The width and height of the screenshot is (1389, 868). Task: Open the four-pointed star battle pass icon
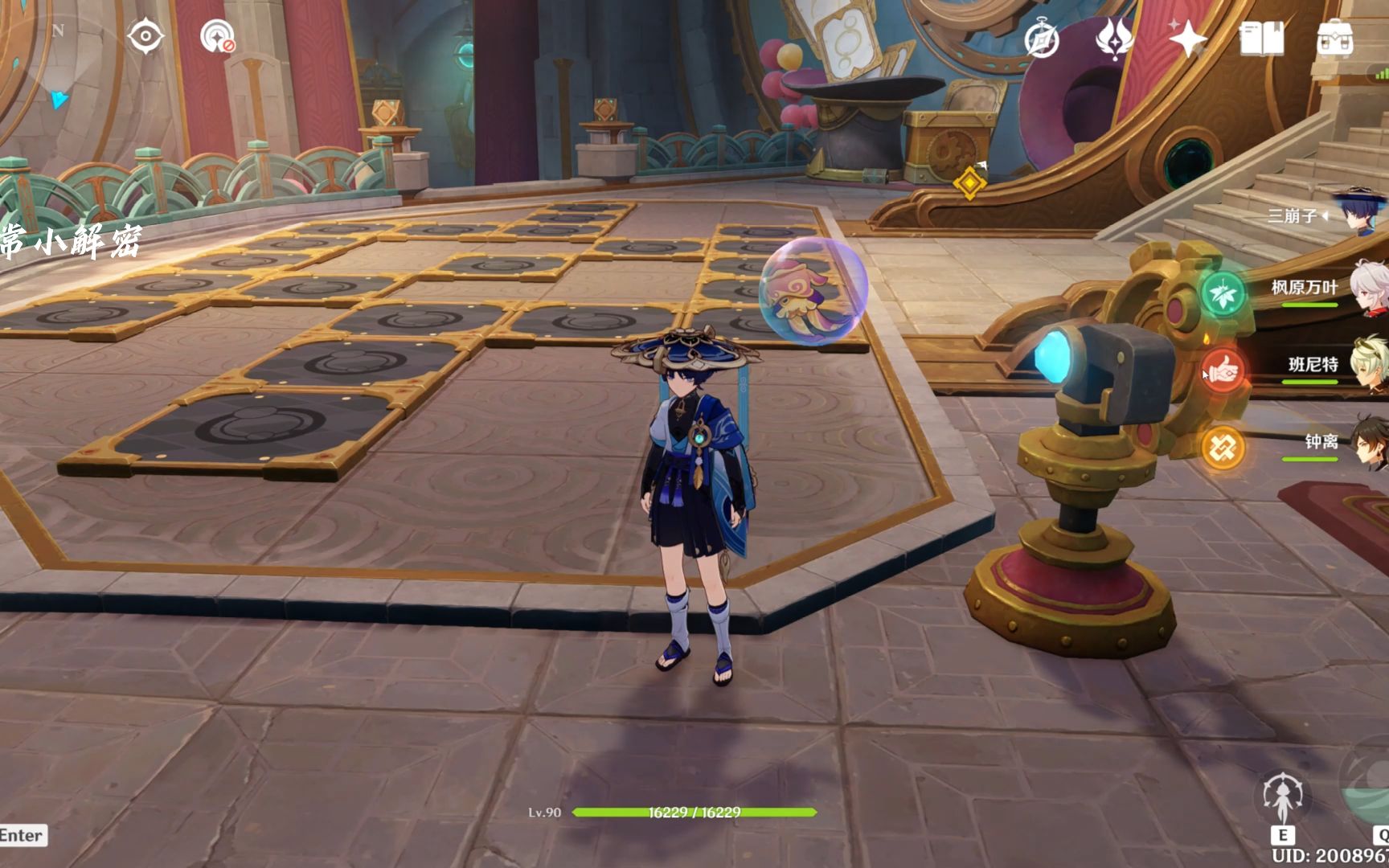coord(1187,39)
